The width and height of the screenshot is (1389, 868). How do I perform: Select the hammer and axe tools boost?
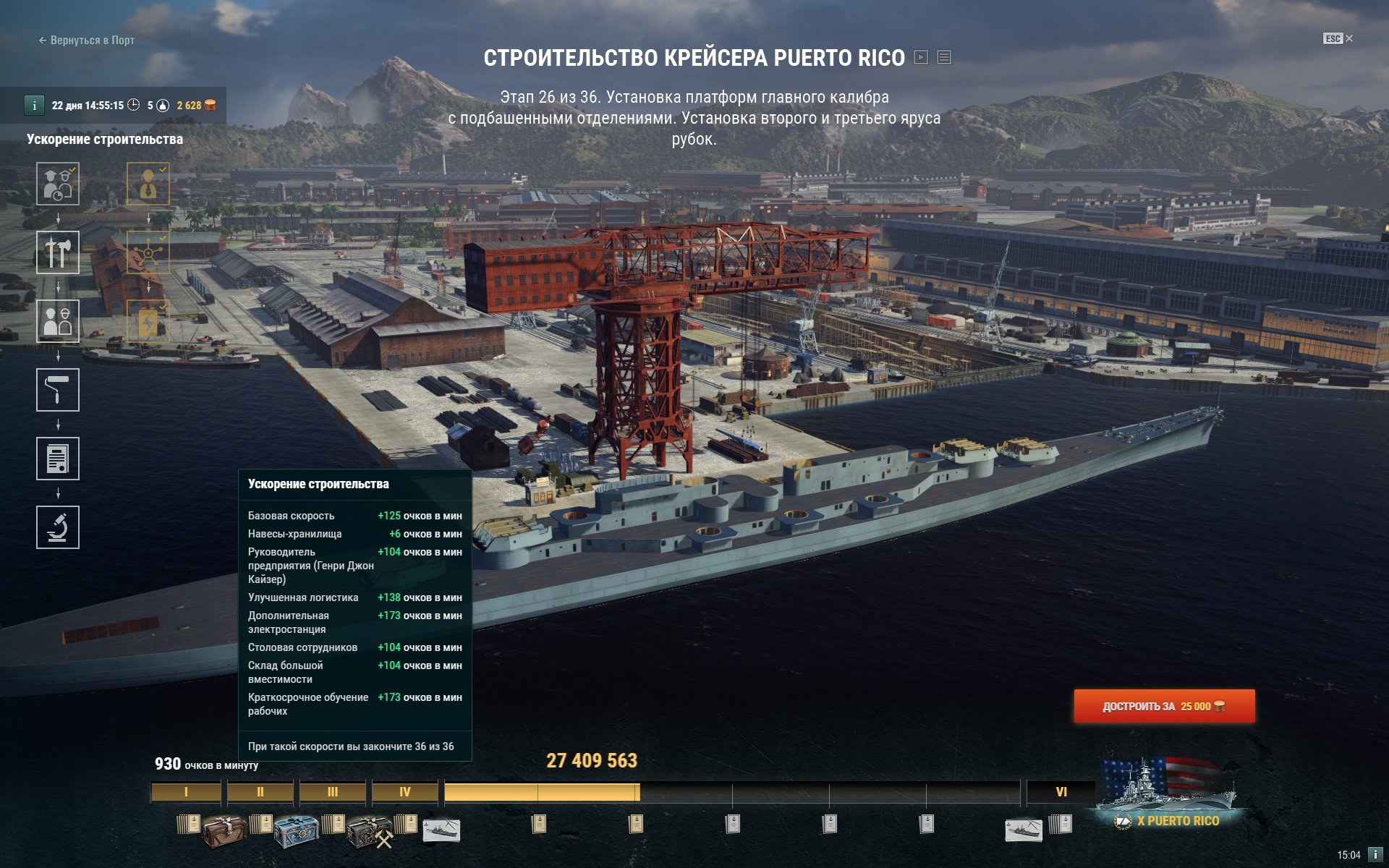pos(58,252)
